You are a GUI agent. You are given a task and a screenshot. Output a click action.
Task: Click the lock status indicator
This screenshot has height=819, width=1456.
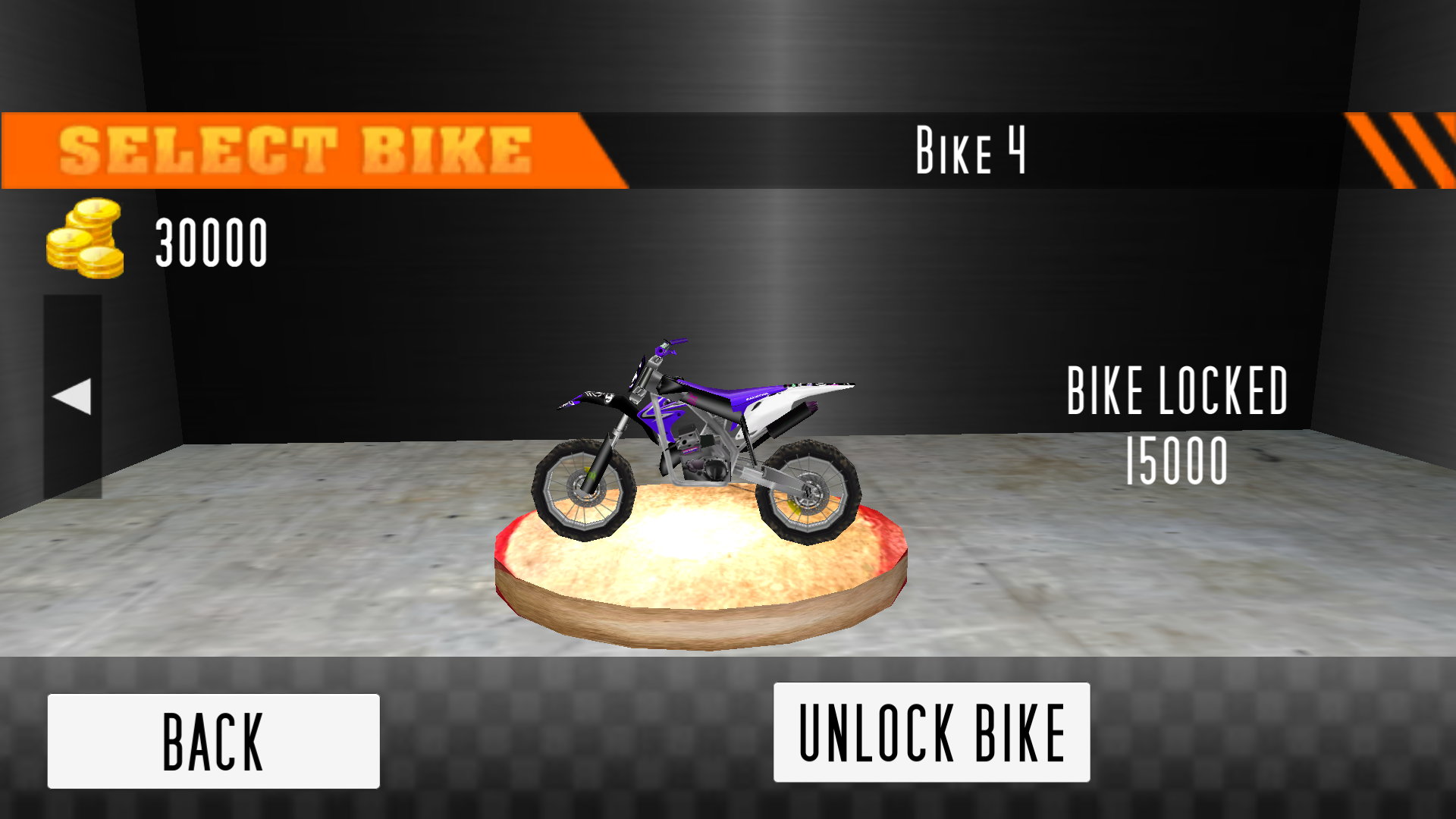pos(1177,391)
